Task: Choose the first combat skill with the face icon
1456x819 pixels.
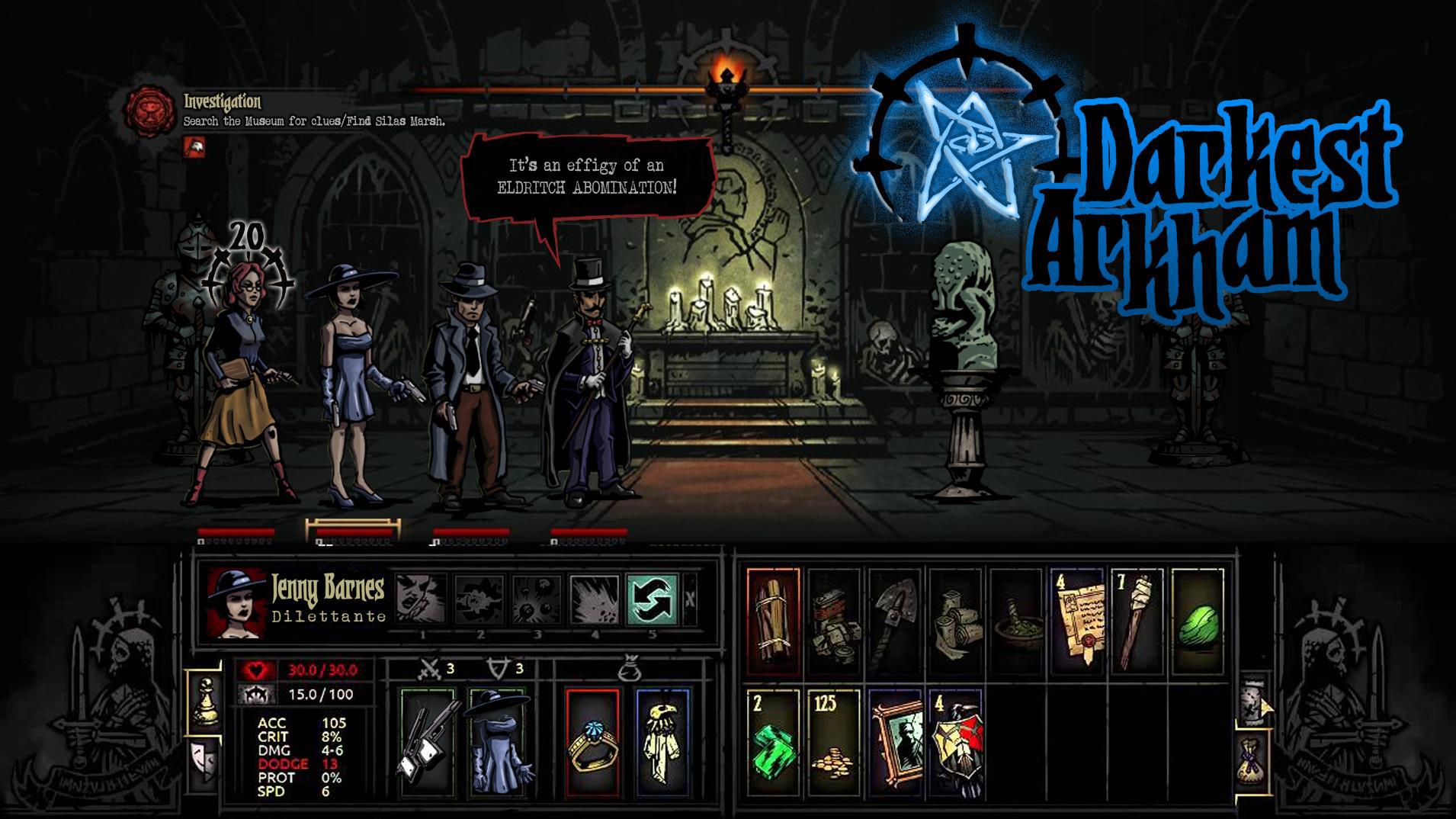Action: [422, 599]
